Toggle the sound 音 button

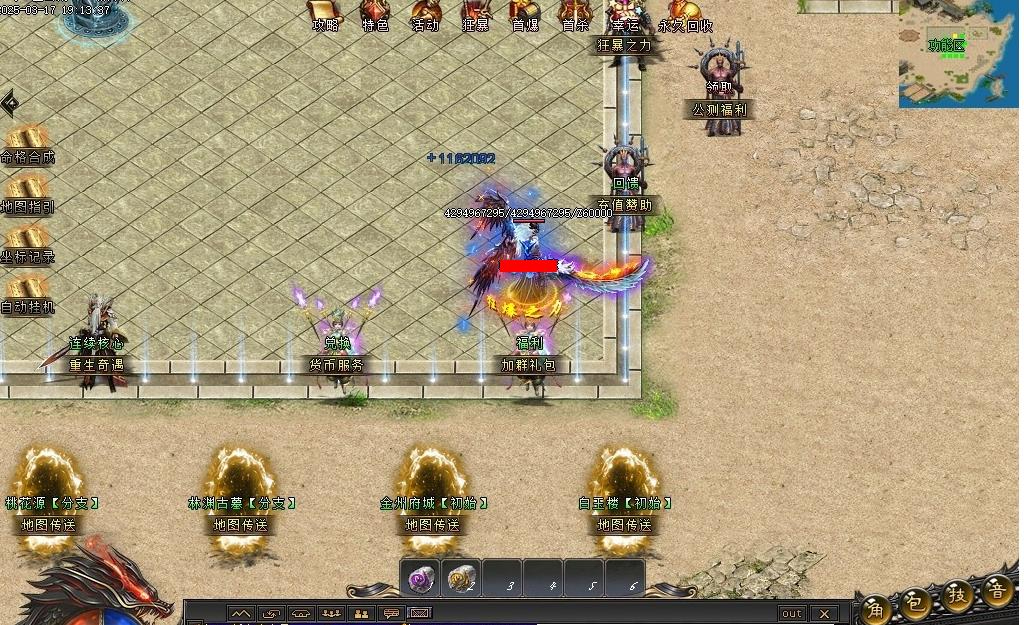point(997,590)
